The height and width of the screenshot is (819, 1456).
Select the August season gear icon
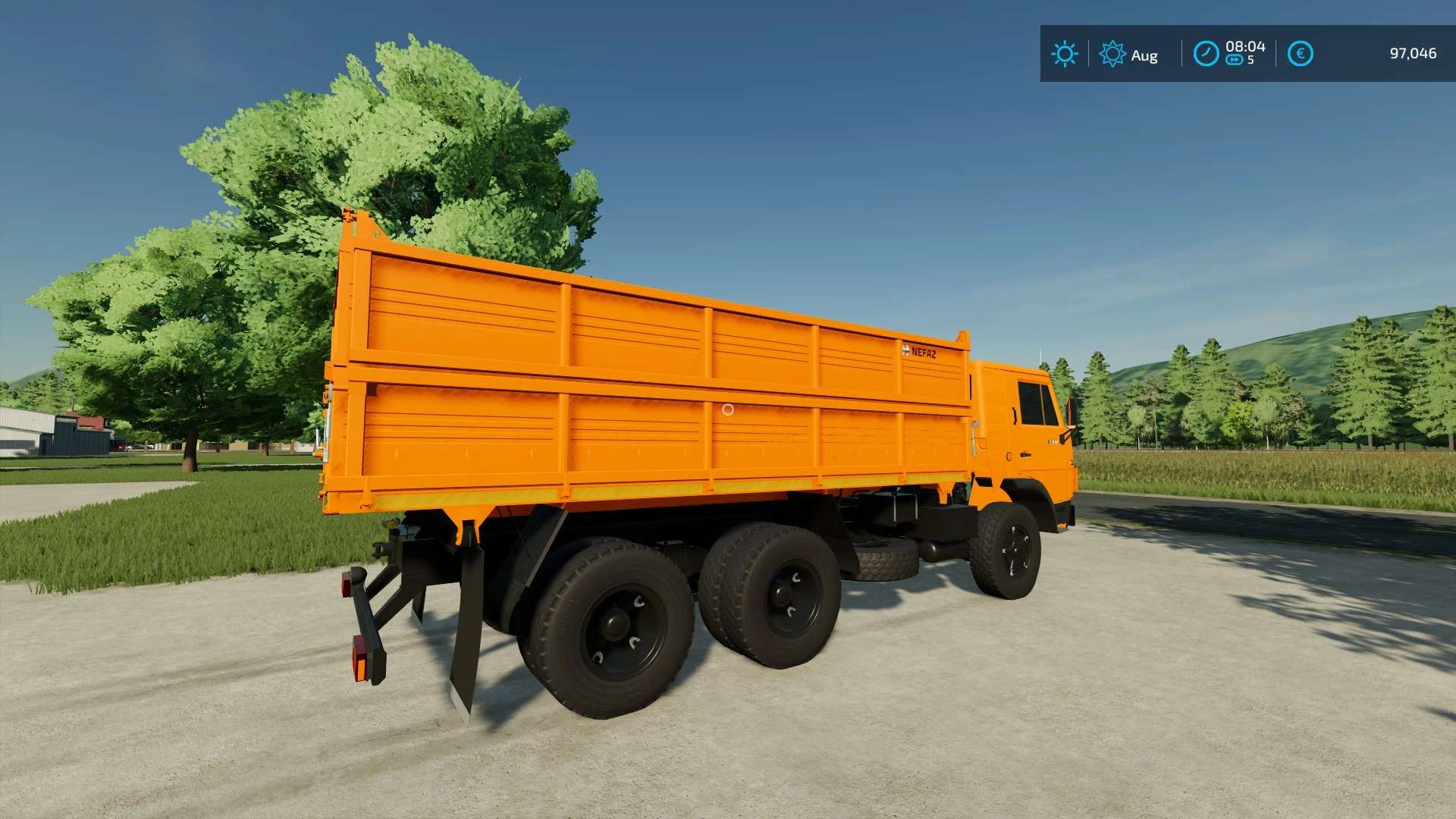pos(1112,54)
